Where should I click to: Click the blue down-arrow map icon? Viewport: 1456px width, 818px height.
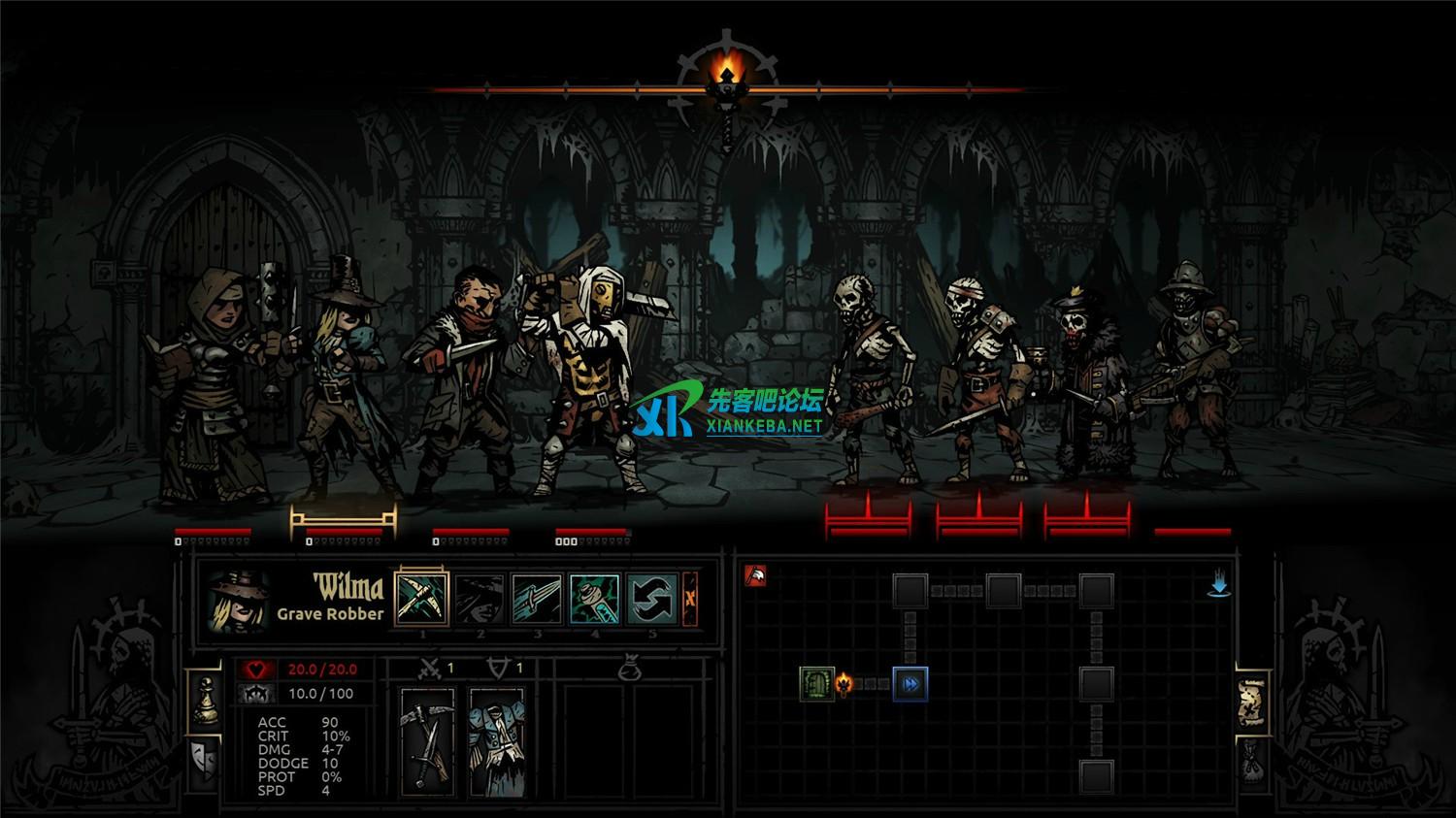point(1219,584)
